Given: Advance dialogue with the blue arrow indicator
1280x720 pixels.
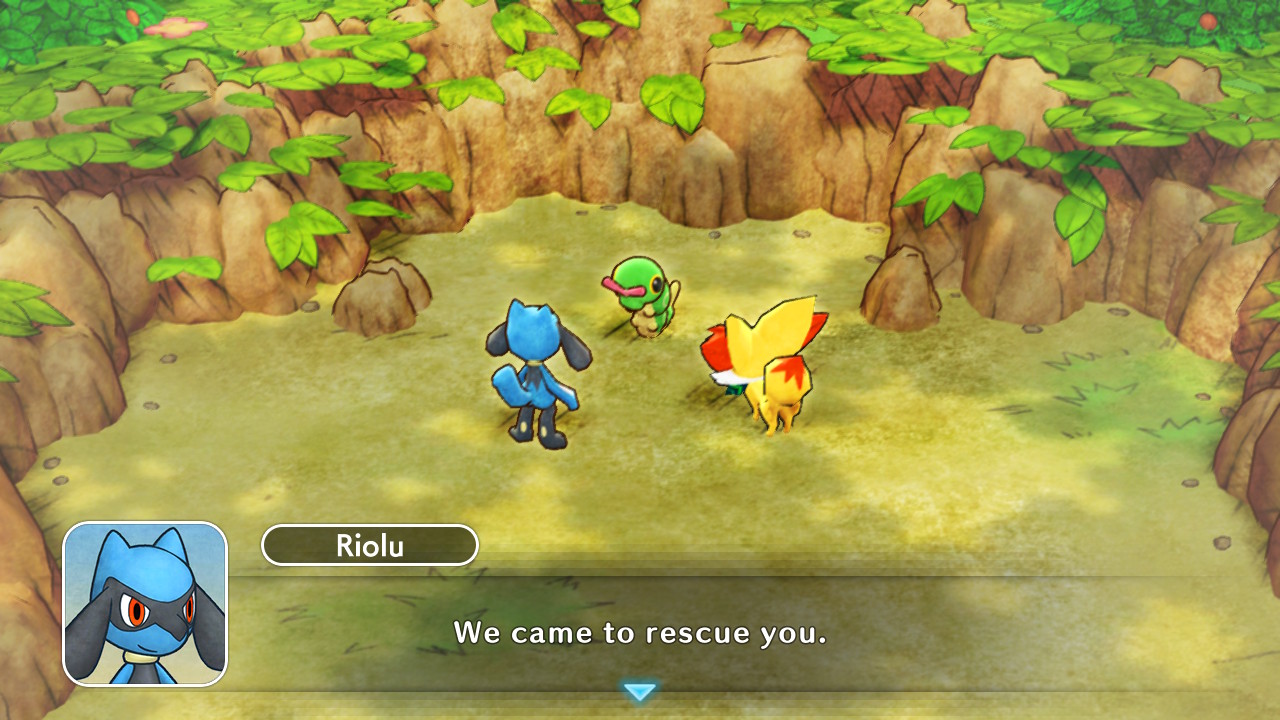Looking at the screenshot, I should (639, 691).
